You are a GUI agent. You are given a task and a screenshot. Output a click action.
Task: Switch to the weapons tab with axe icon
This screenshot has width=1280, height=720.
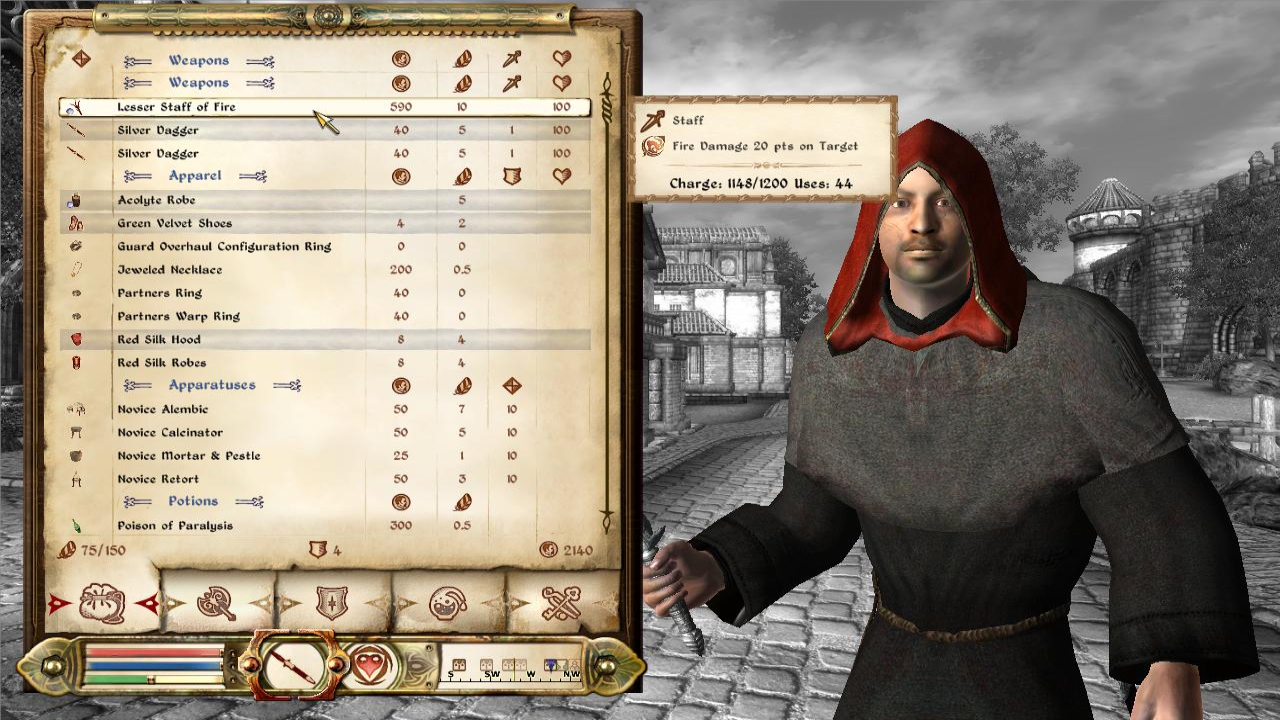[x=217, y=603]
